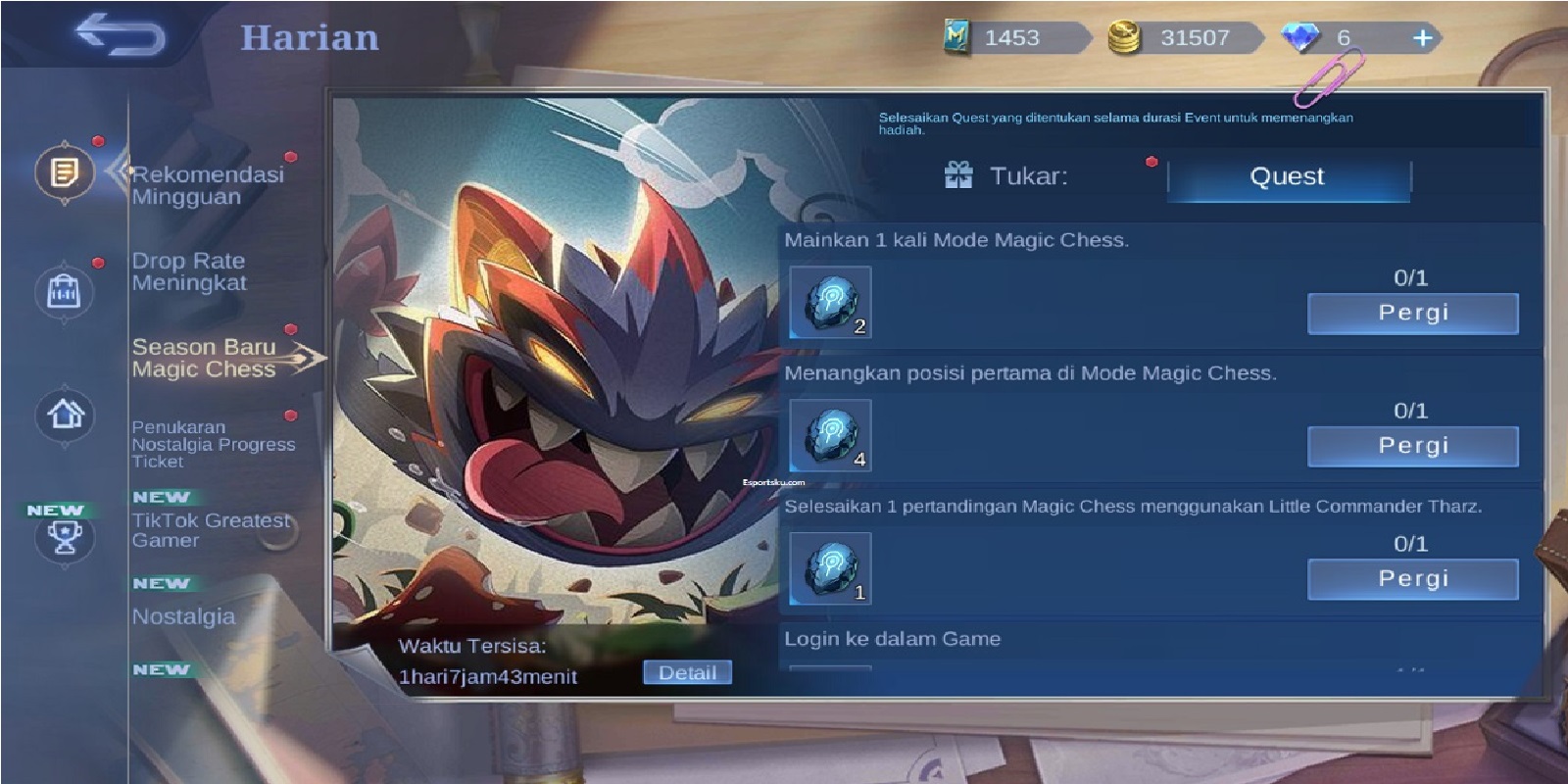Viewport: 1568px width, 784px height.
Task: Select Season Baru Magic Chess menu item
Action: [203, 358]
